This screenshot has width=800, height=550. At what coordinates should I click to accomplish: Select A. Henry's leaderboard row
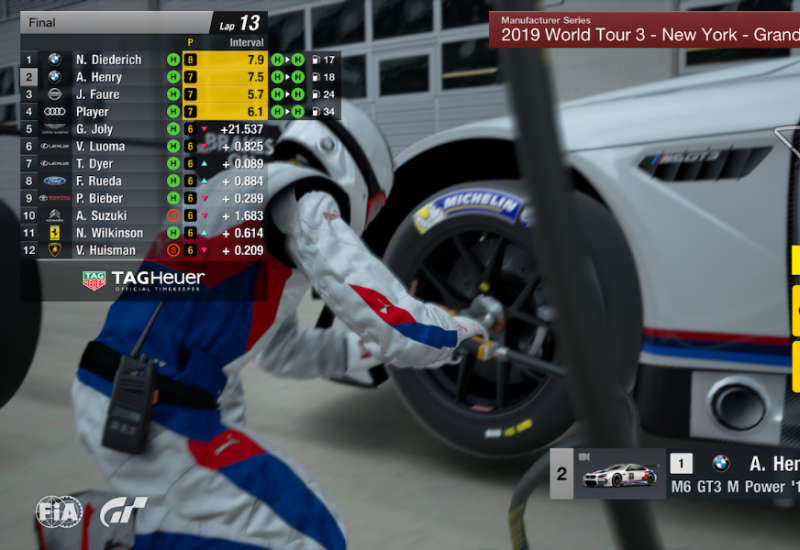[x=98, y=77]
